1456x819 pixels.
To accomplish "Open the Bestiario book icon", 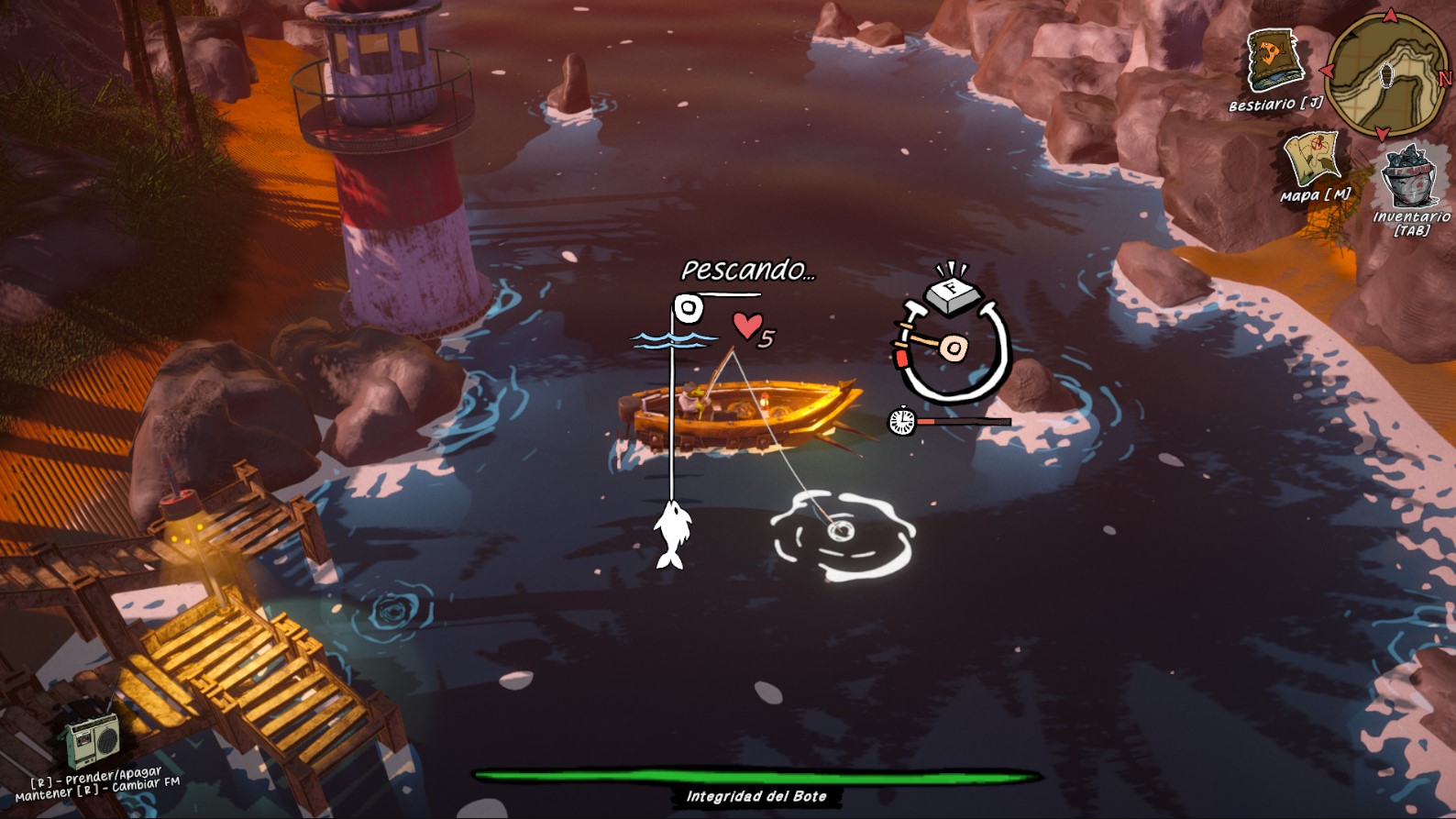I will point(1274,61).
